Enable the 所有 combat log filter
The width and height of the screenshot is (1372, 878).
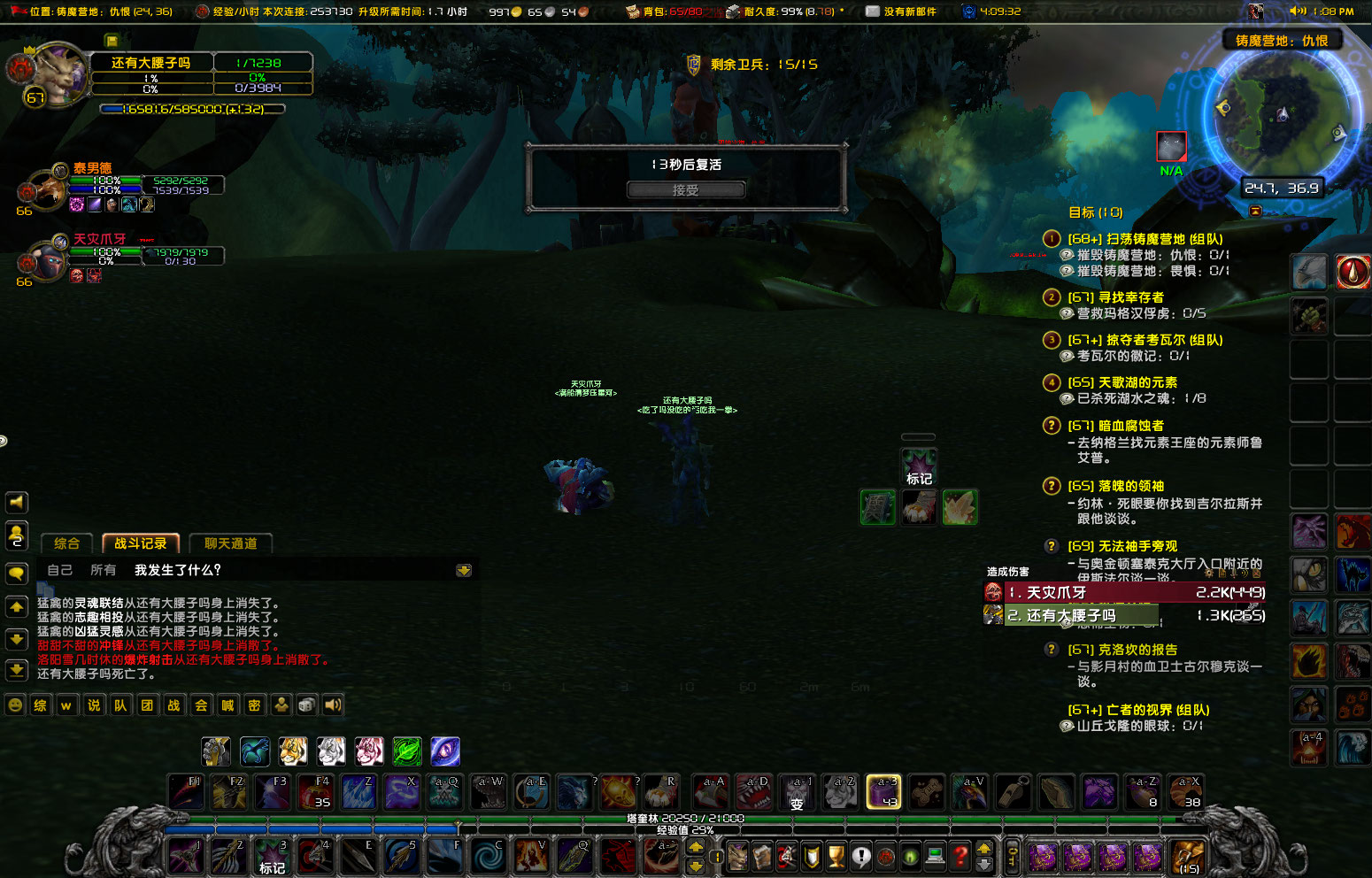tap(104, 570)
